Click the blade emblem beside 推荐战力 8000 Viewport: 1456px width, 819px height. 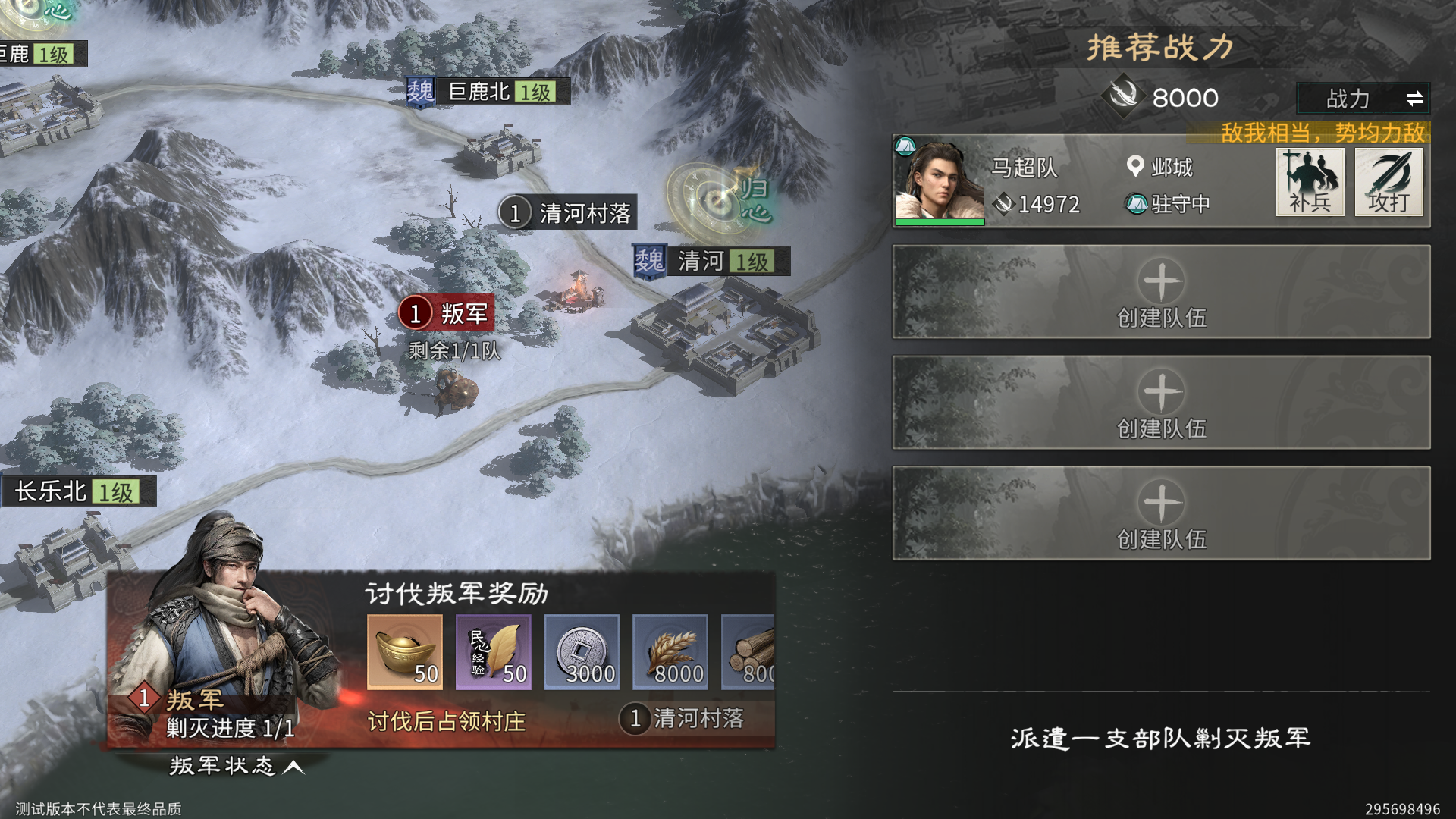(1125, 97)
